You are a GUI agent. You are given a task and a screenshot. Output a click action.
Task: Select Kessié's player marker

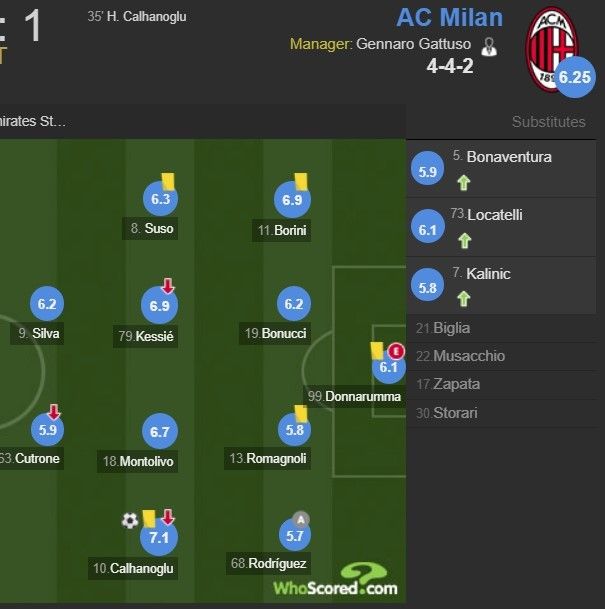[160, 306]
